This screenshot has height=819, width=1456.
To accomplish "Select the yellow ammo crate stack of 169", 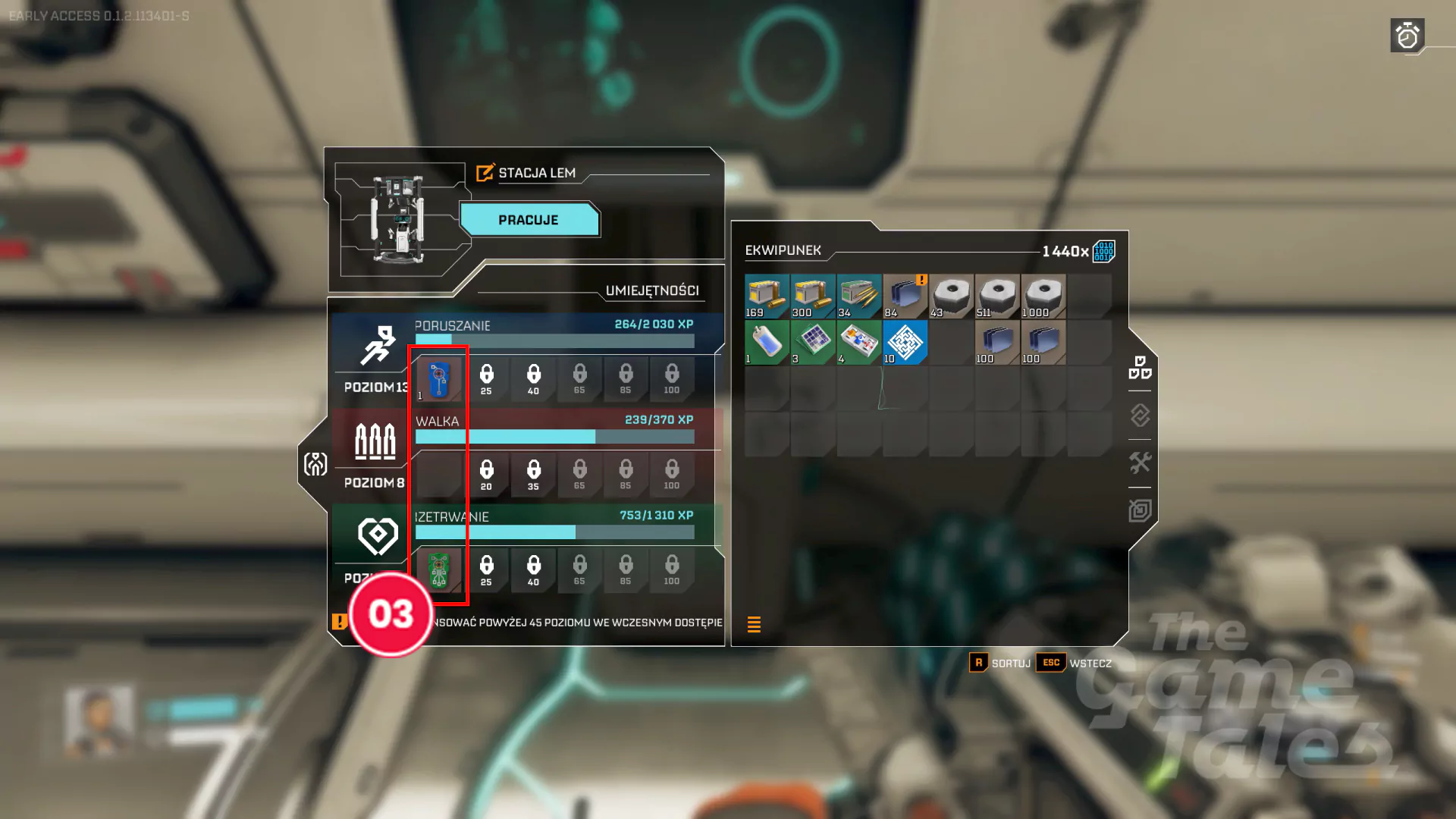I will (767, 296).
